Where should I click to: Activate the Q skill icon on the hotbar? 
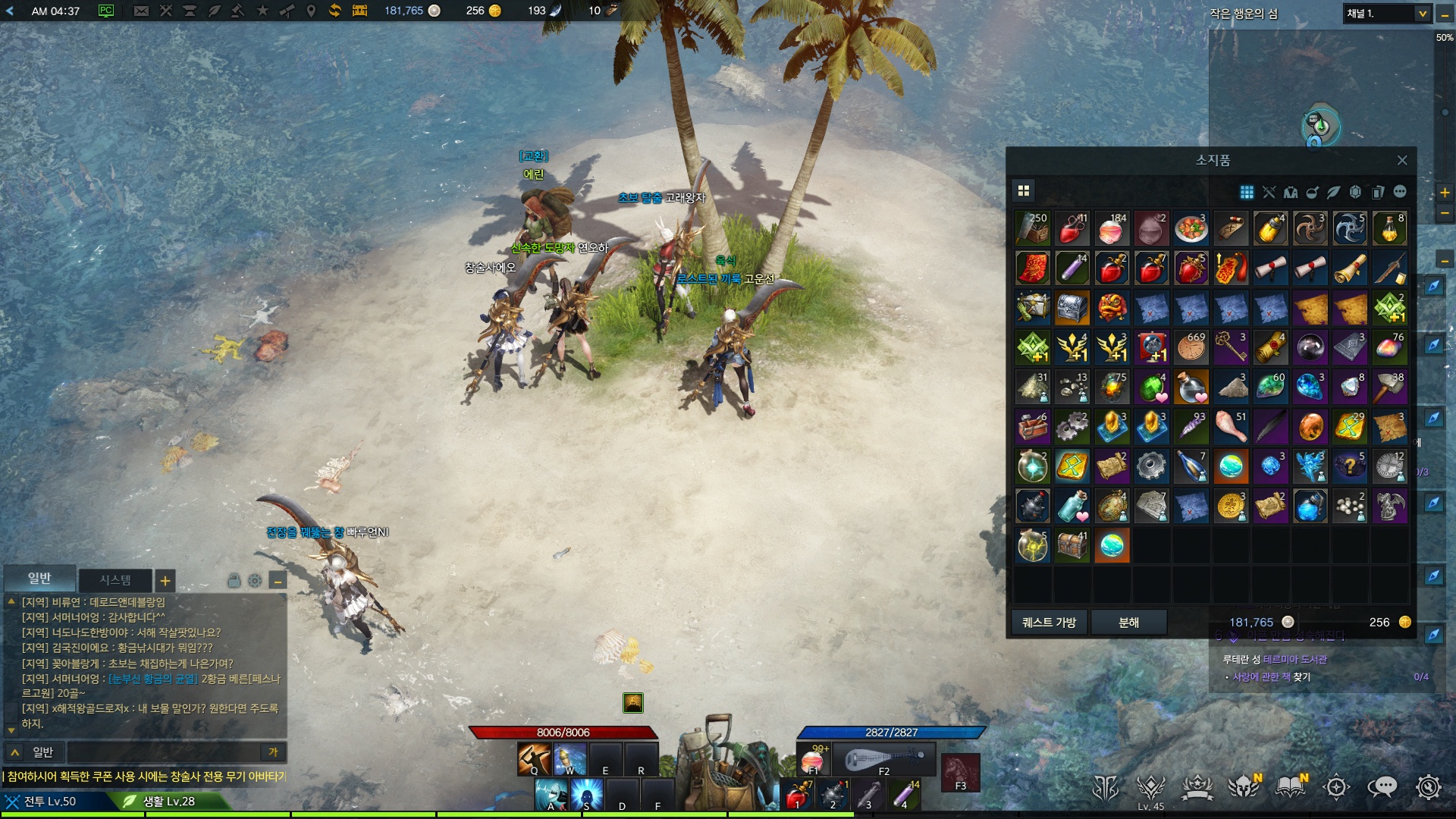click(534, 758)
